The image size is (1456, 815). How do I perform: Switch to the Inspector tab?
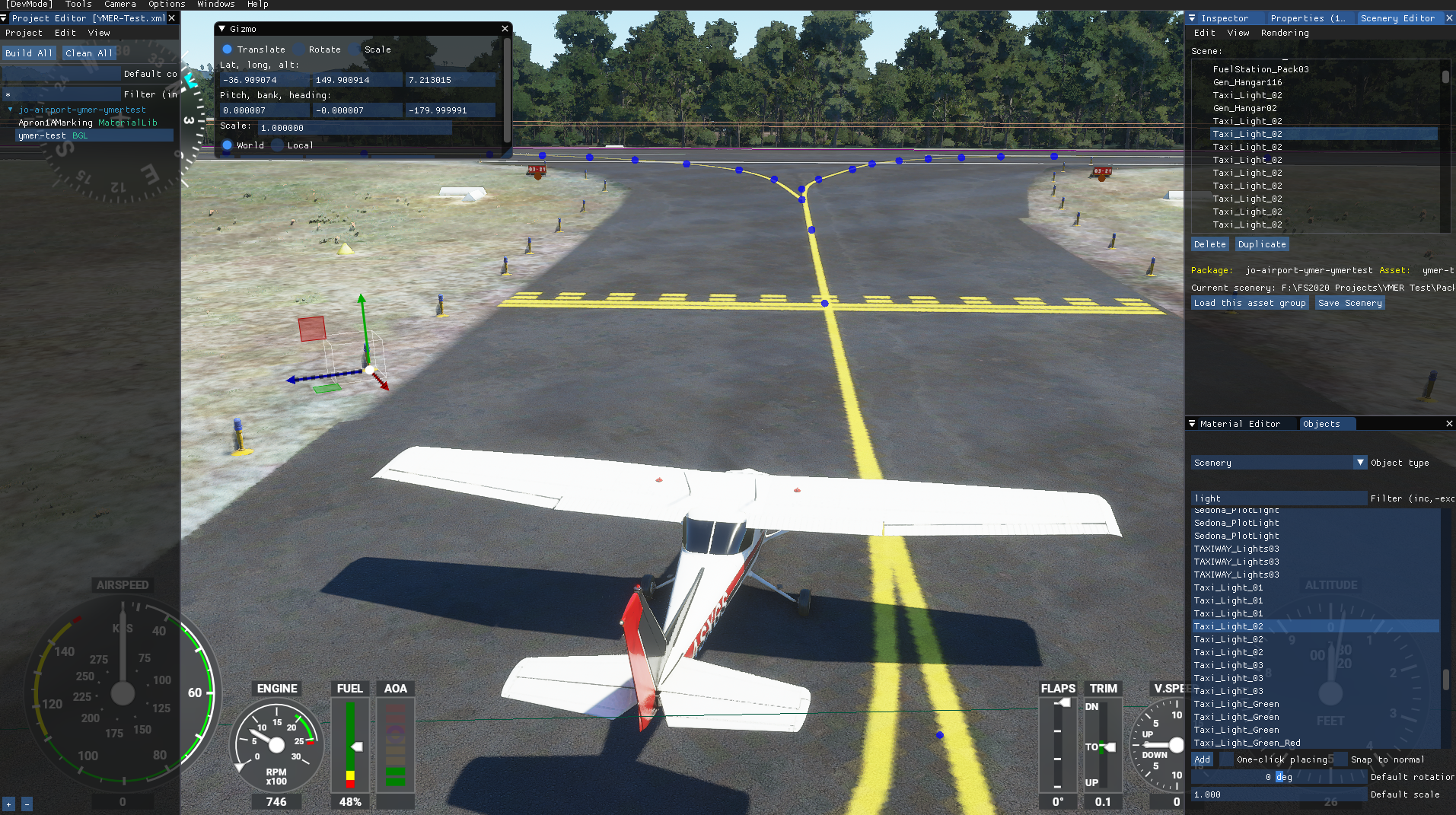point(1224,18)
